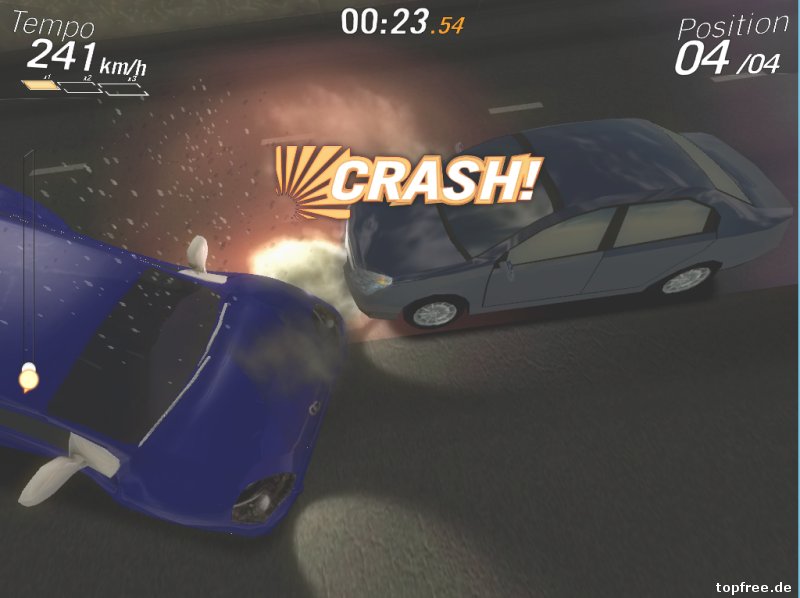Select the race progress marker on the track bar

(28, 378)
